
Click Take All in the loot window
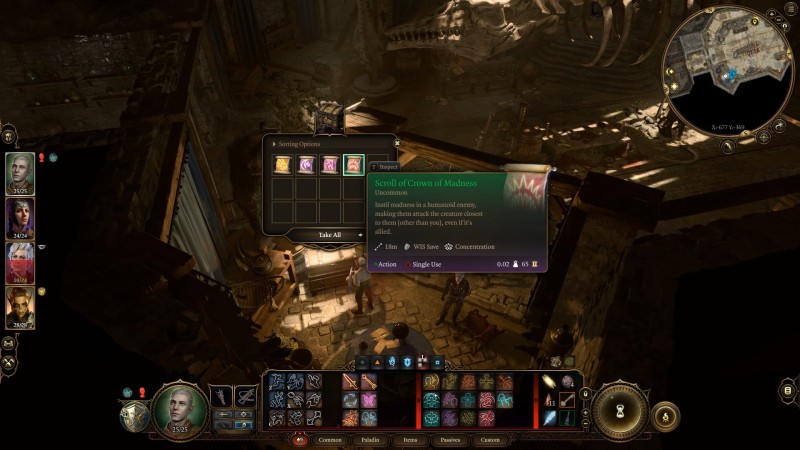pos(329,235)
